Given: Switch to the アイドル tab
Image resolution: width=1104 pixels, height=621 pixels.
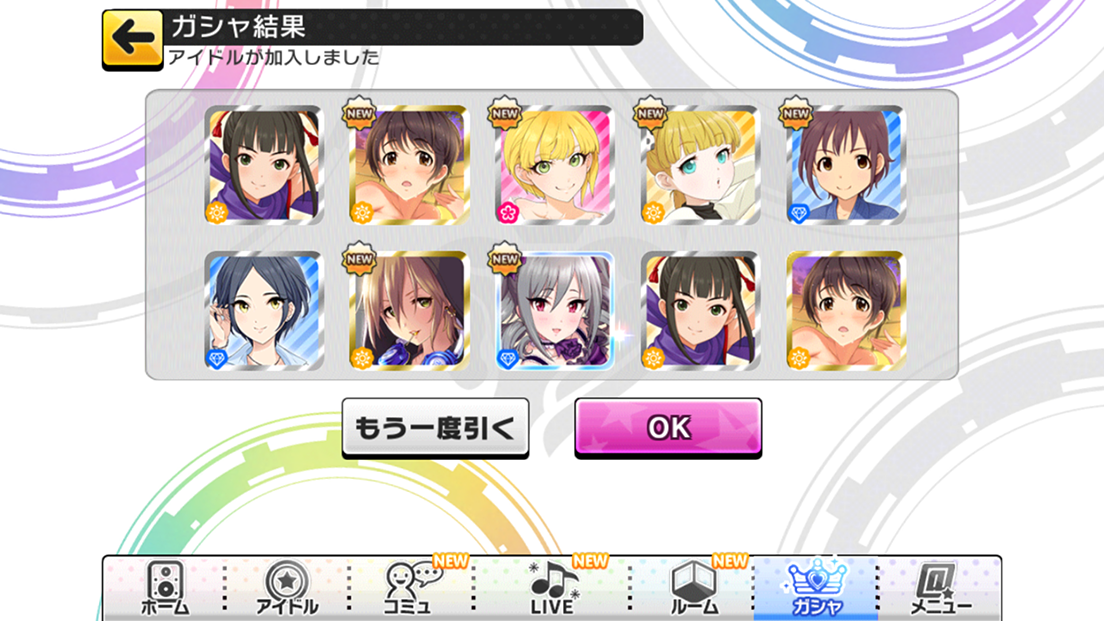Looking at the screenshot, I should tap(287, 587).
